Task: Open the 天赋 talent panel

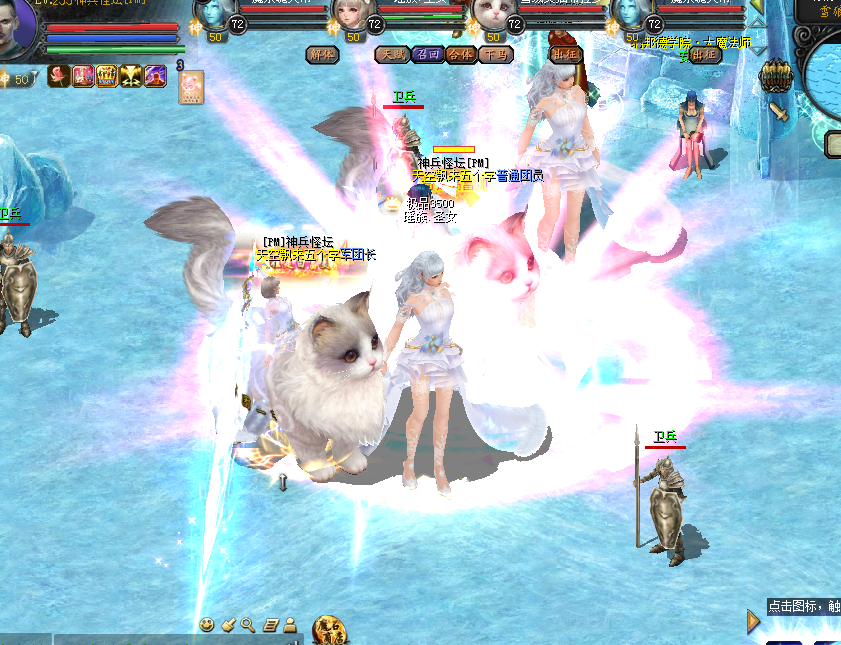Action: (x=393, y=54)
